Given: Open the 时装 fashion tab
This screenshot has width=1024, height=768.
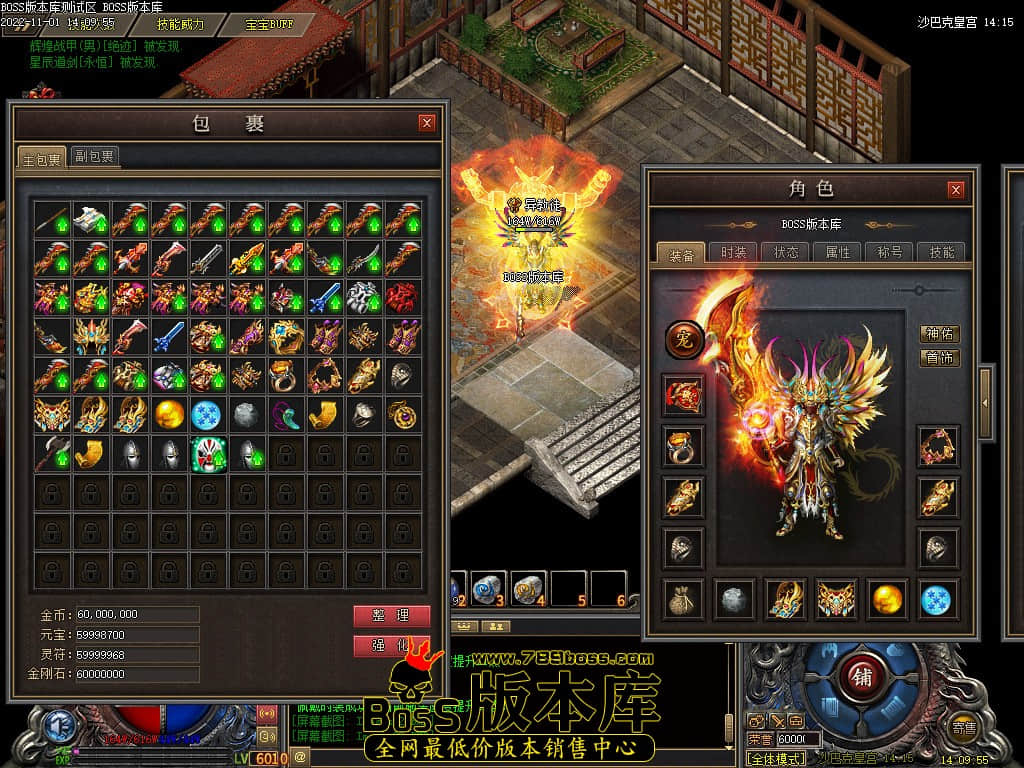Looking at the screenshot, I should coord(734,252).
